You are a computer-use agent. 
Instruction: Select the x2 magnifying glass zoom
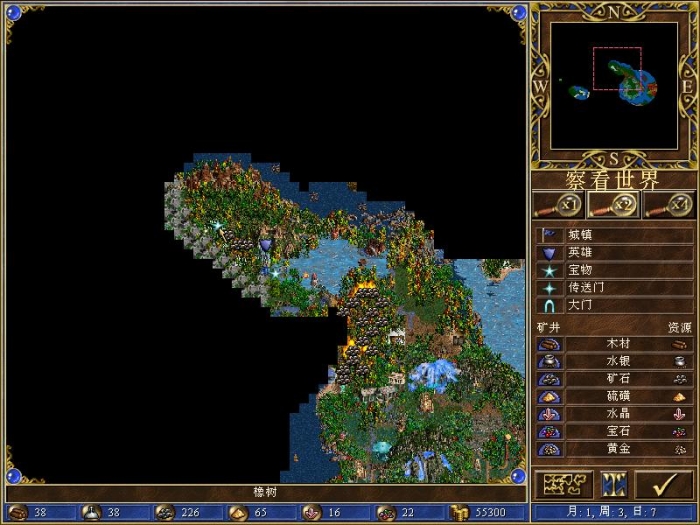pyautogui.click(x=614, y=205)
